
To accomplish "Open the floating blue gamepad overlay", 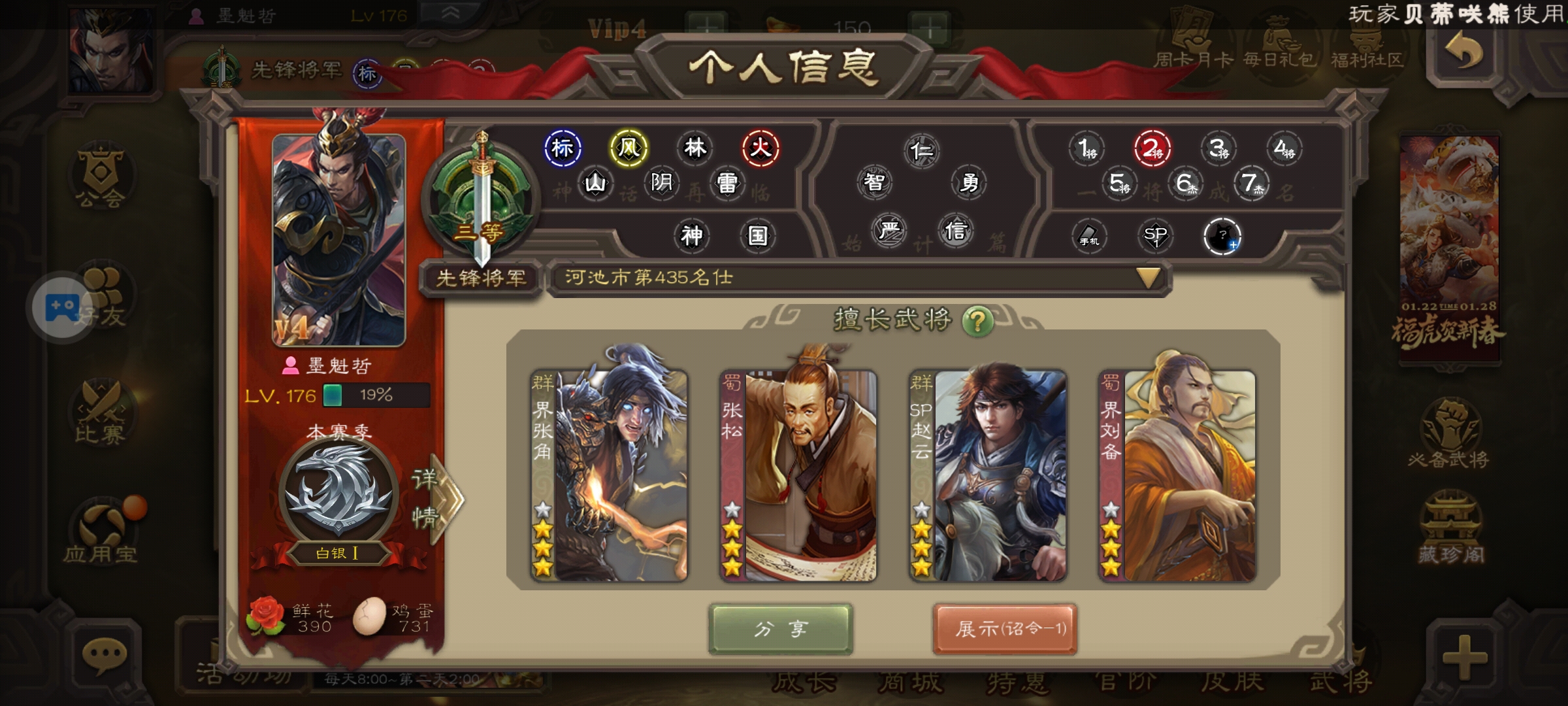I will pos(62,306).
